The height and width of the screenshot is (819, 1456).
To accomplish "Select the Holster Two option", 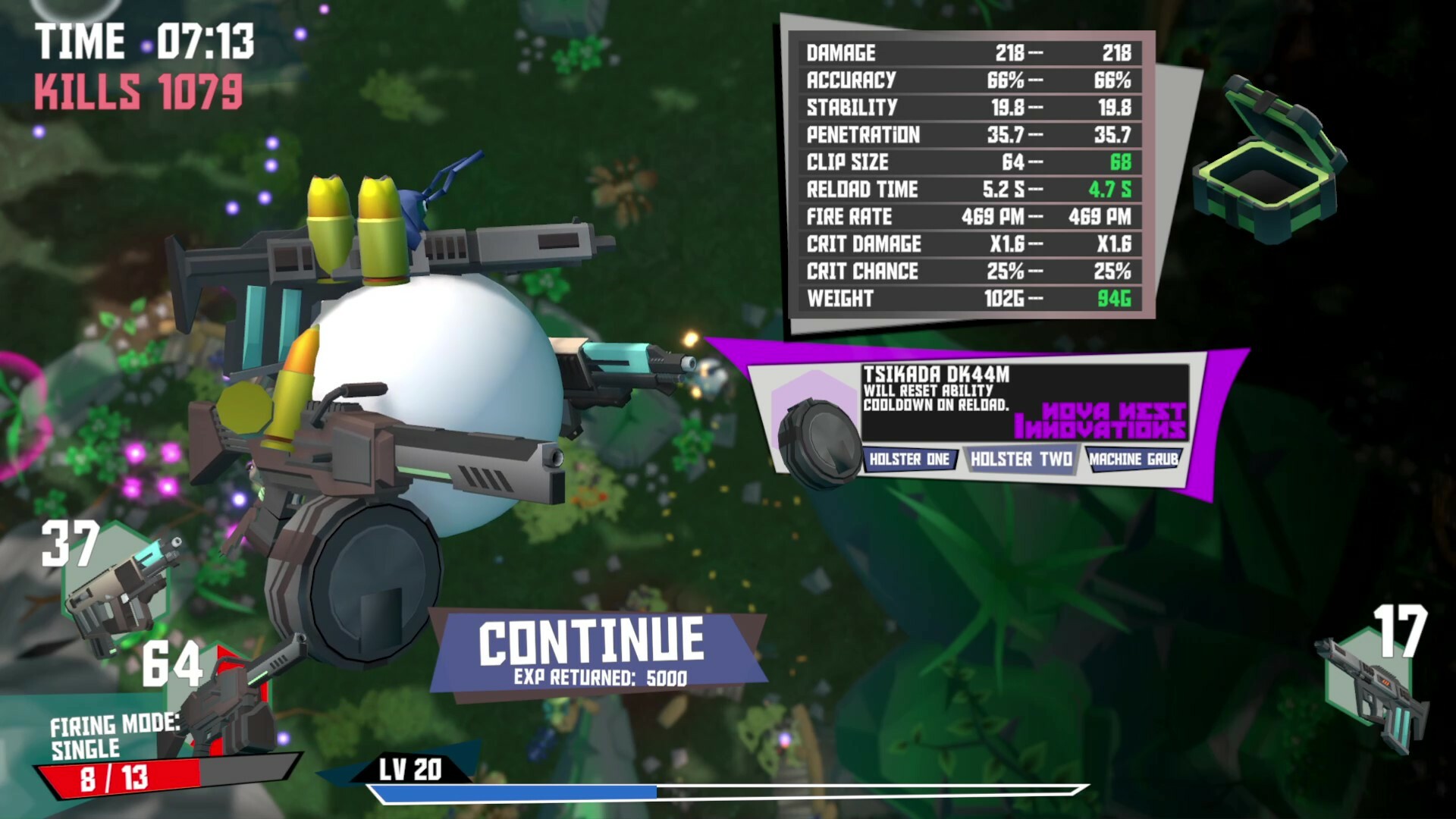I will pos(1021,459).
